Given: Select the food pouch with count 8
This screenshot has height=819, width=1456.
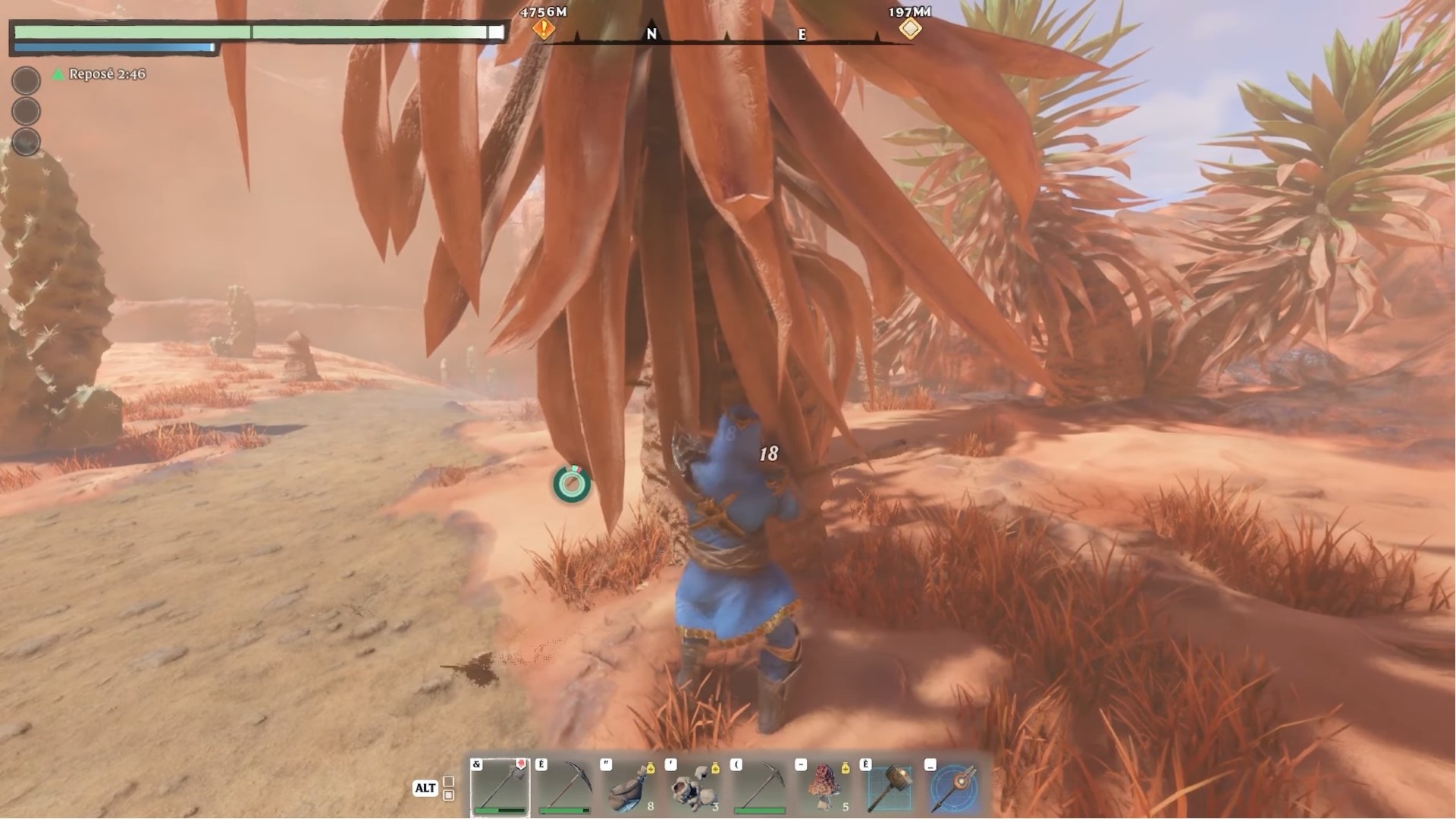Looking at the screenshot, I should click(631, 786).
